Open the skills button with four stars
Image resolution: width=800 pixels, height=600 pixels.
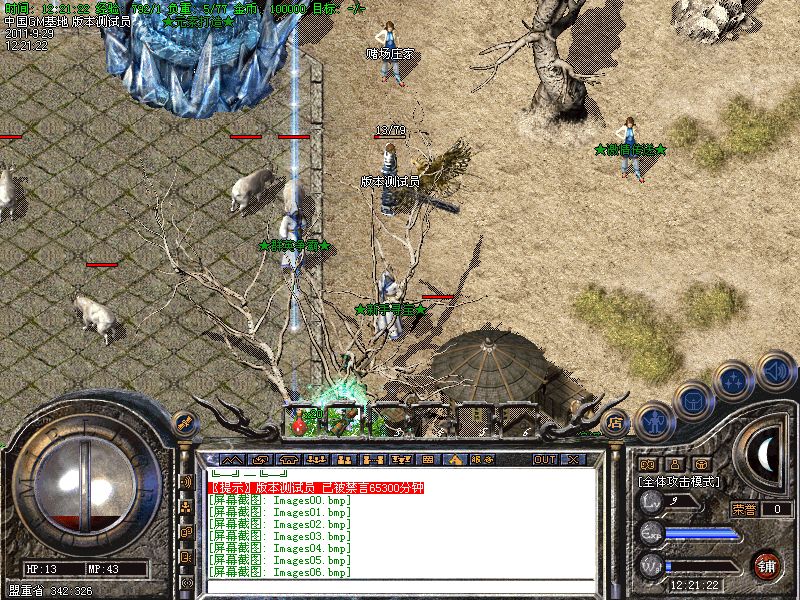(735, 381)
